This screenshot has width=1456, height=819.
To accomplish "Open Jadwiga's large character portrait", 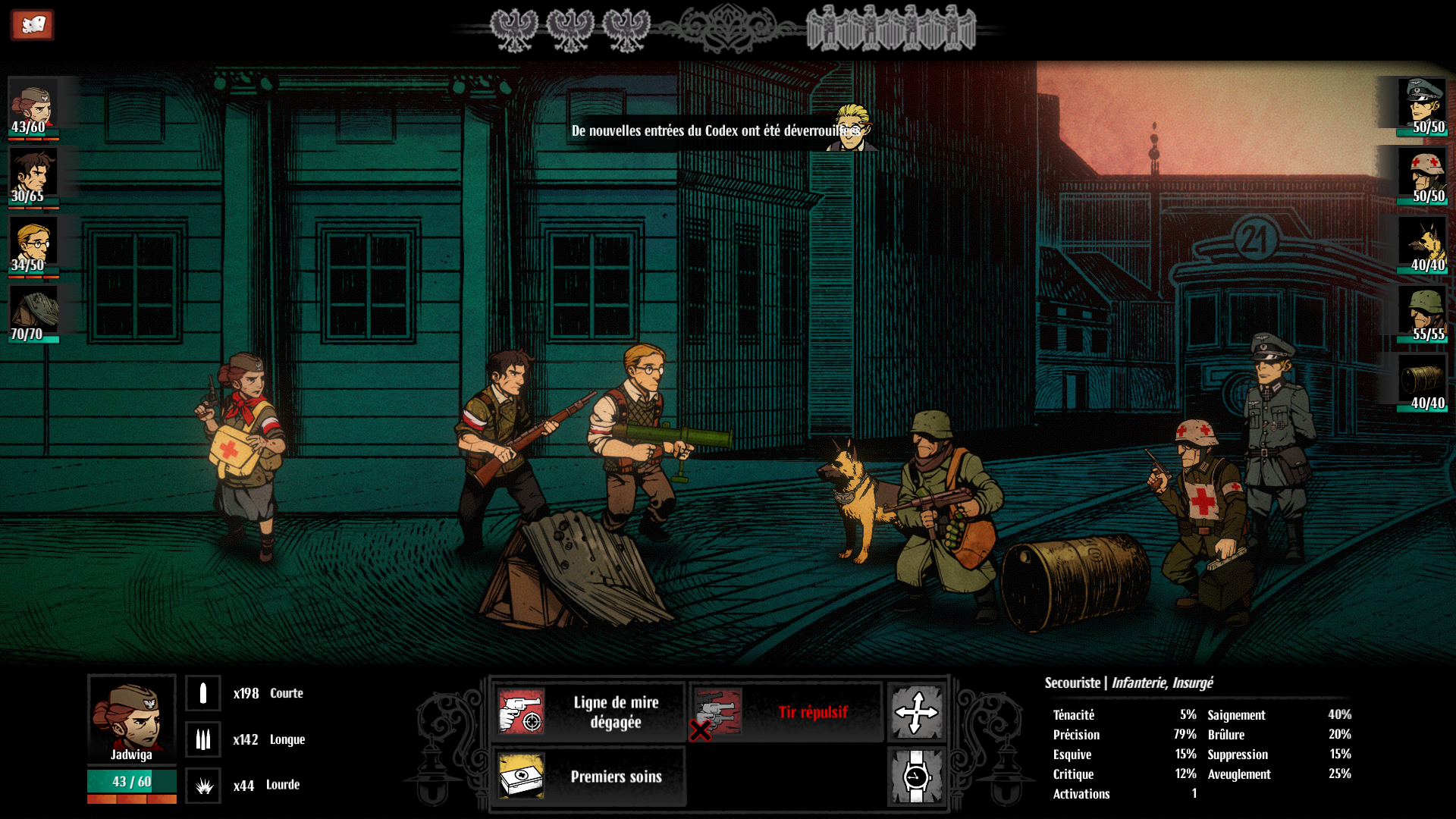I will pos(132,717).
